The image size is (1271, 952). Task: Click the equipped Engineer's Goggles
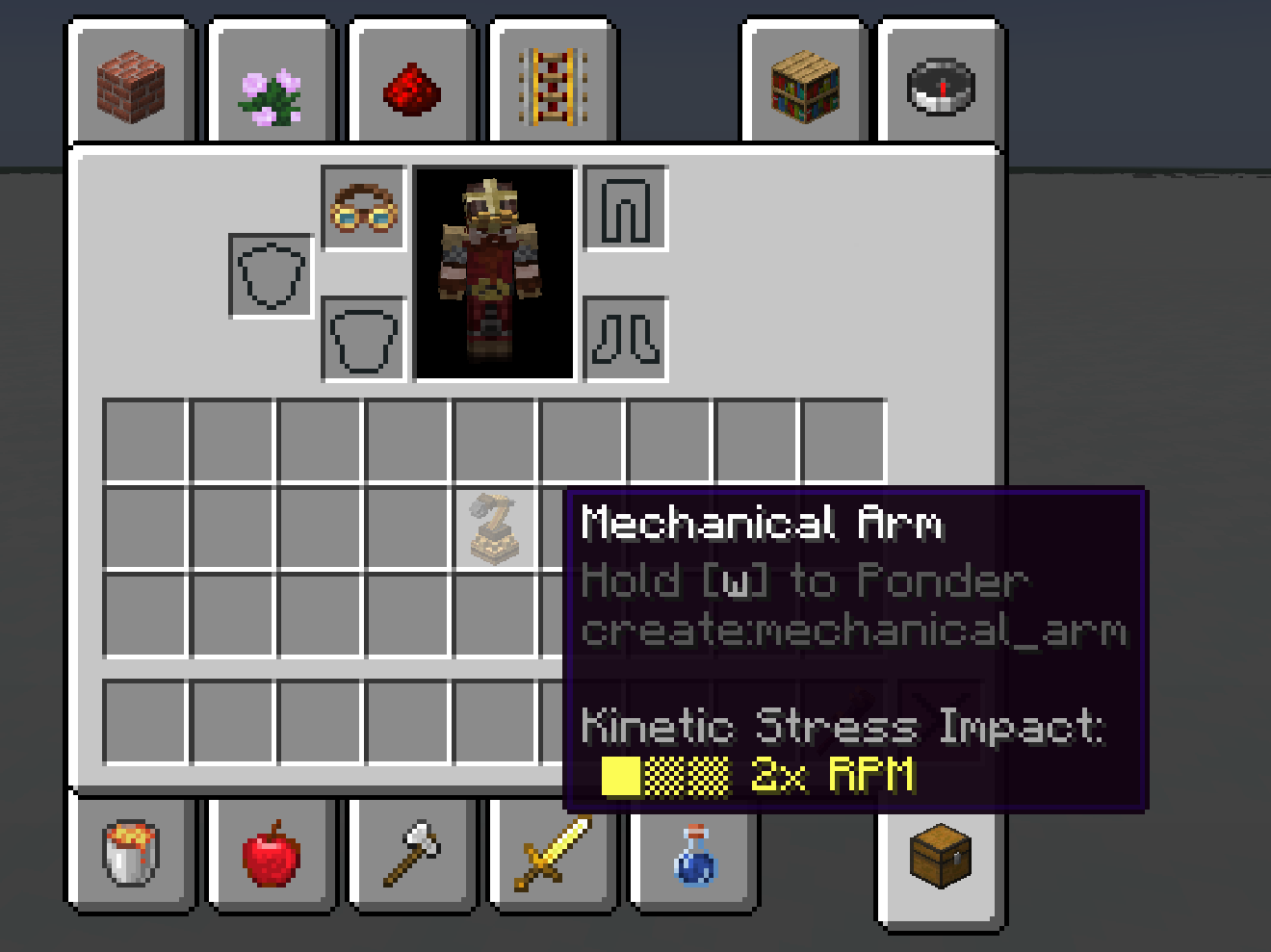pos(364,210)
